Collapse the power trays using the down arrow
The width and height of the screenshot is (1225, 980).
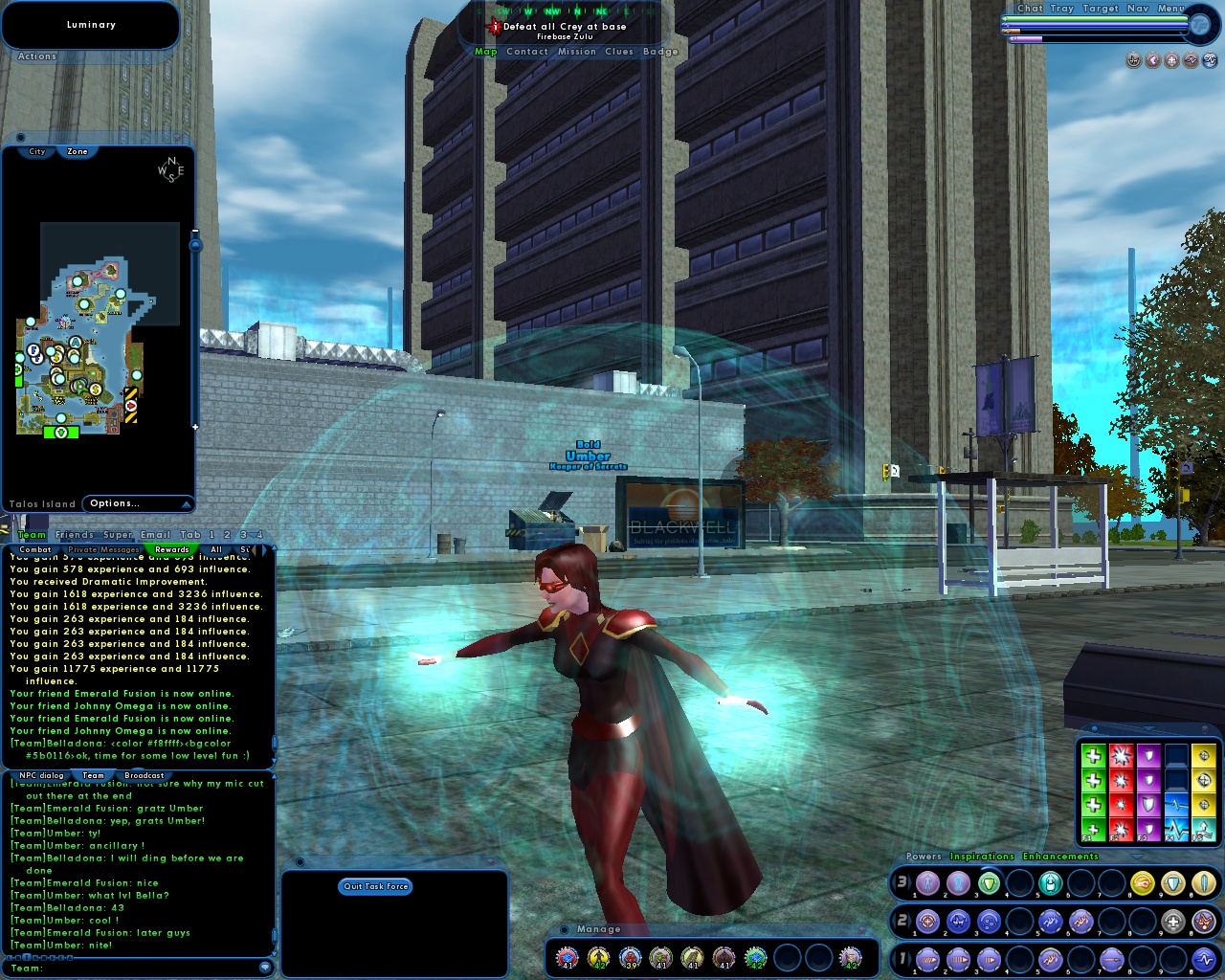click(x=1137, y=856)
